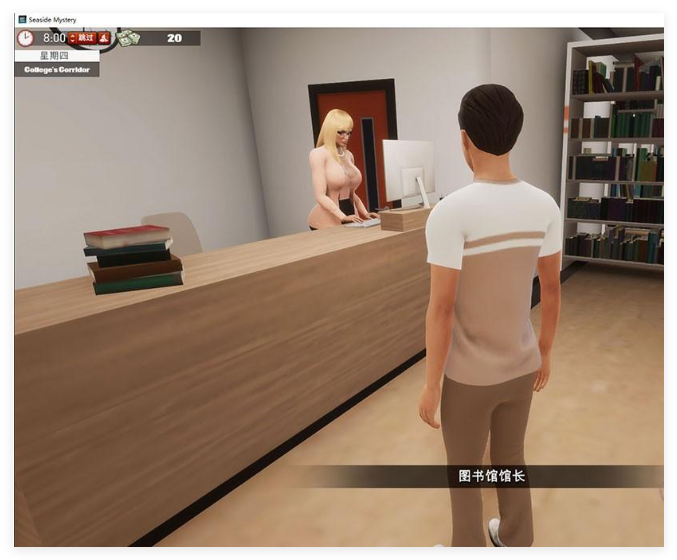Click the clock icon beside the time

26,38
